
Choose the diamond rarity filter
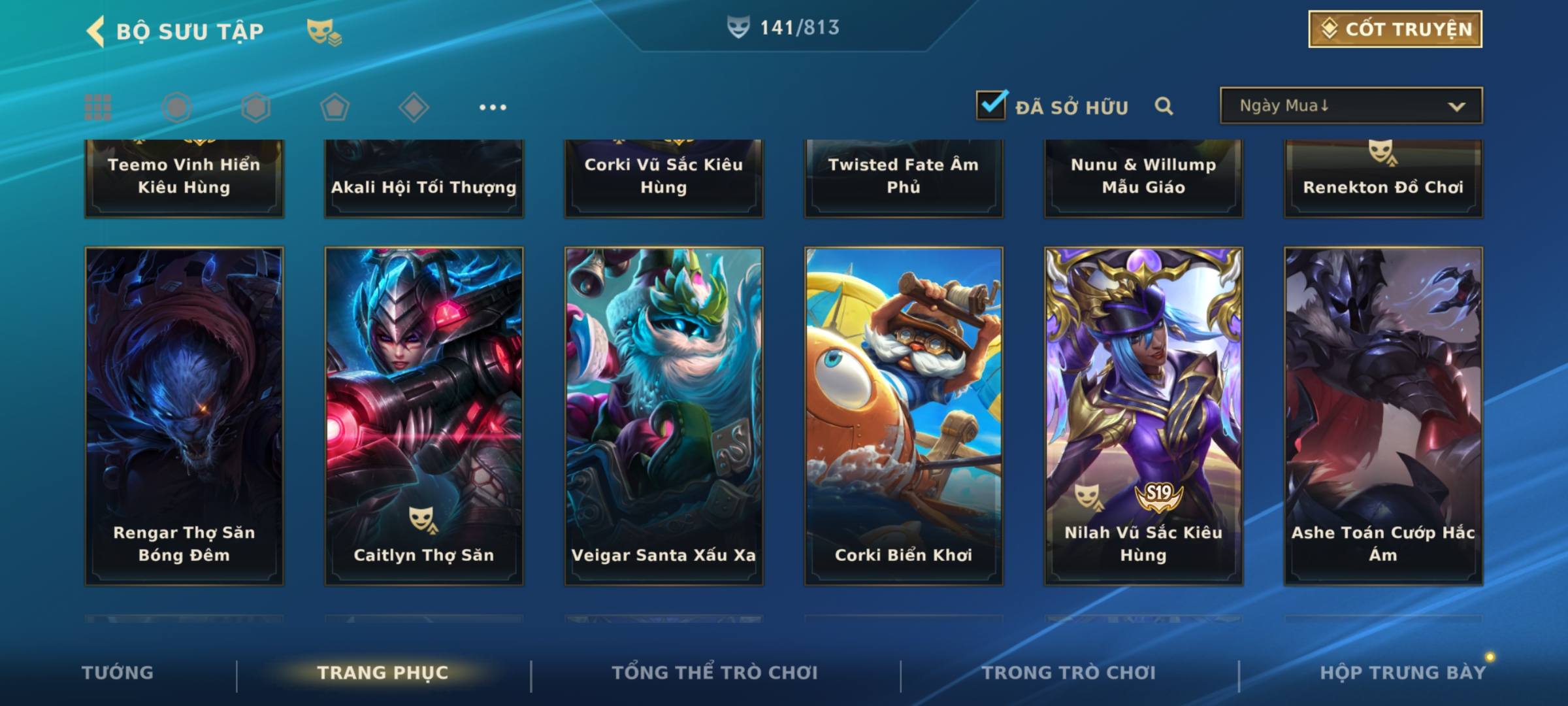point(414,107)
